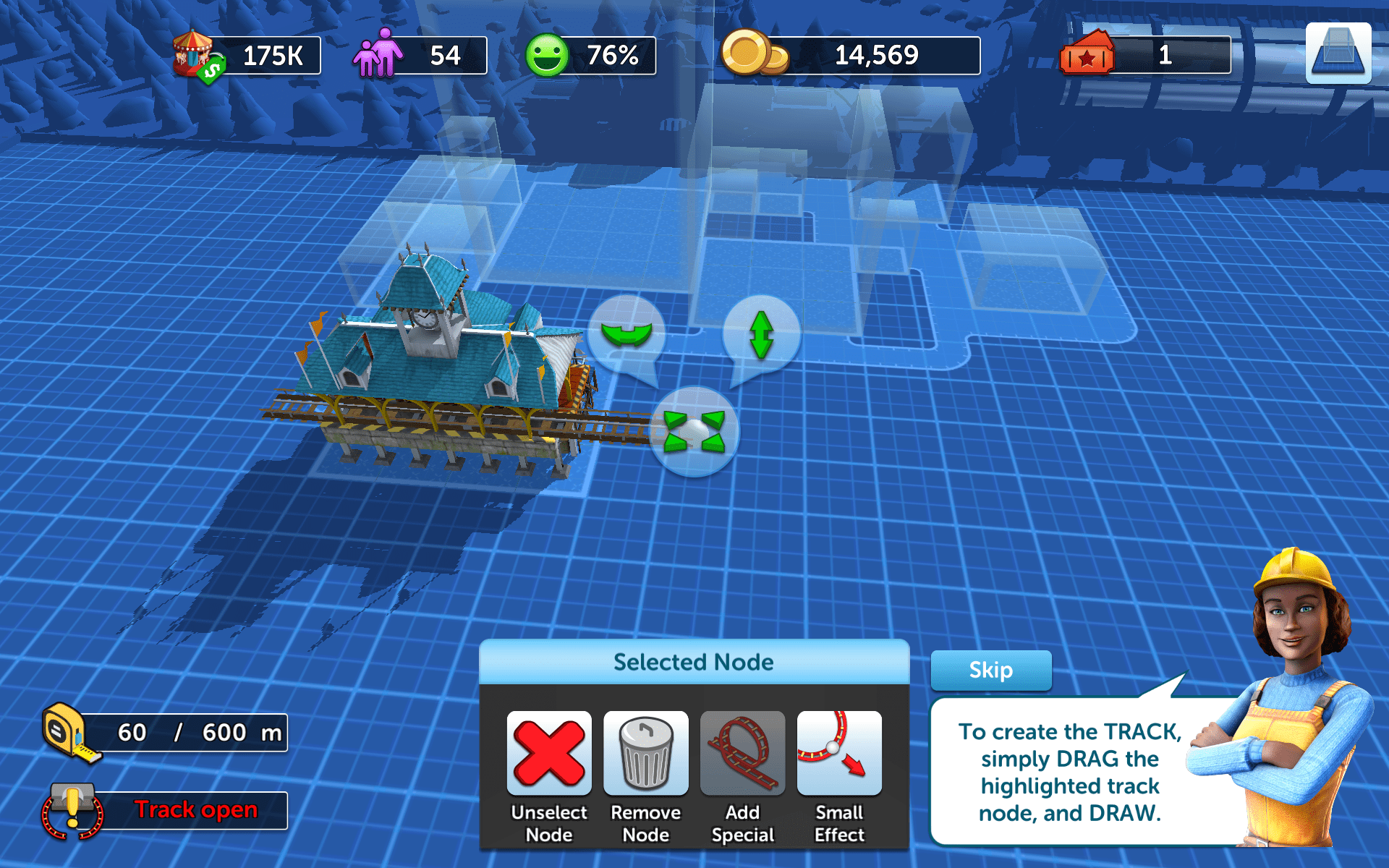Screen dimensions: 1389x868
Task: Toggle the blueprint view button
Action: pos(1338,54)
